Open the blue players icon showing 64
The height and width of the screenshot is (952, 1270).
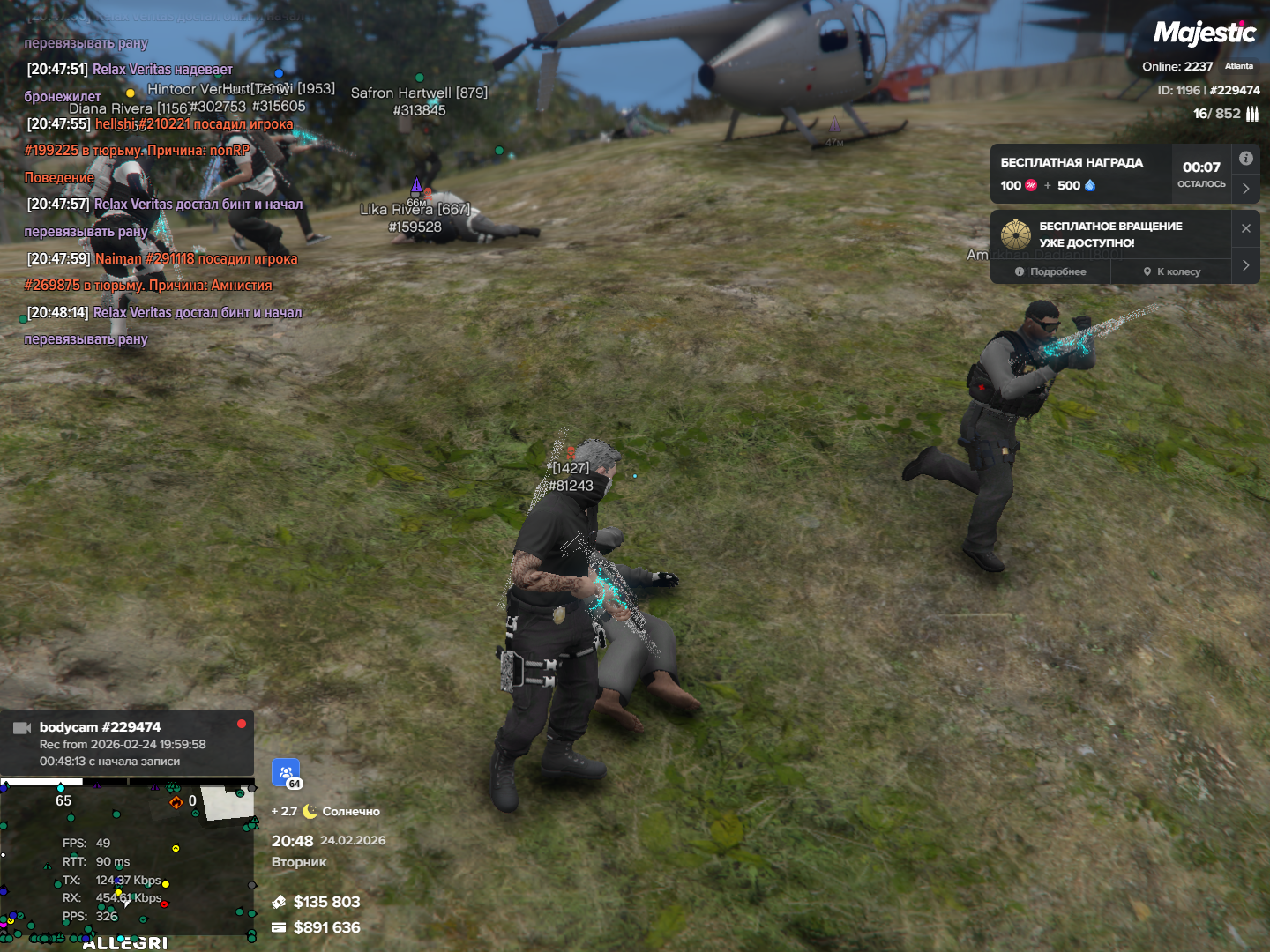point(286,773)
